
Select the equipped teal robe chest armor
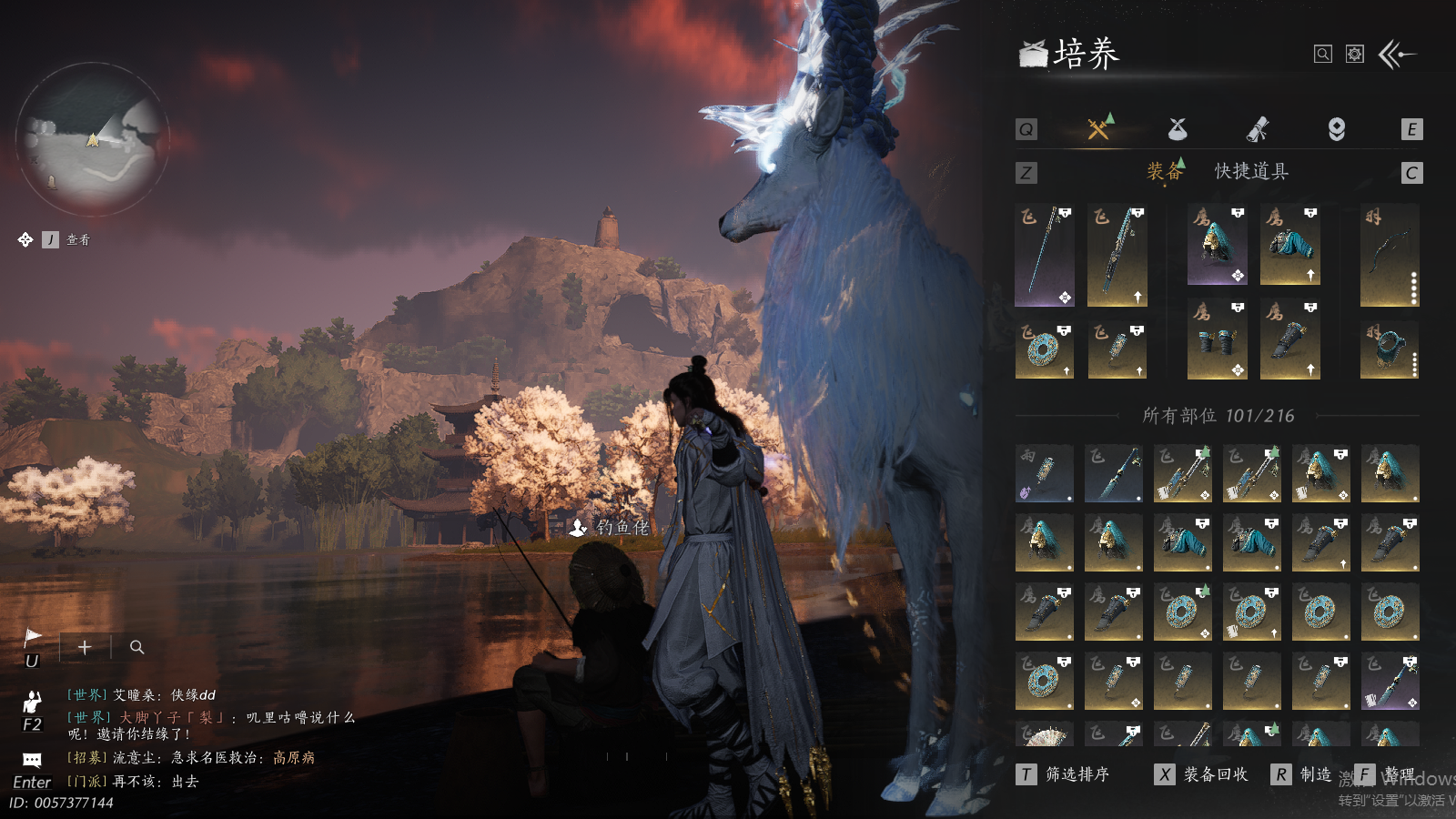(1289, 245)
